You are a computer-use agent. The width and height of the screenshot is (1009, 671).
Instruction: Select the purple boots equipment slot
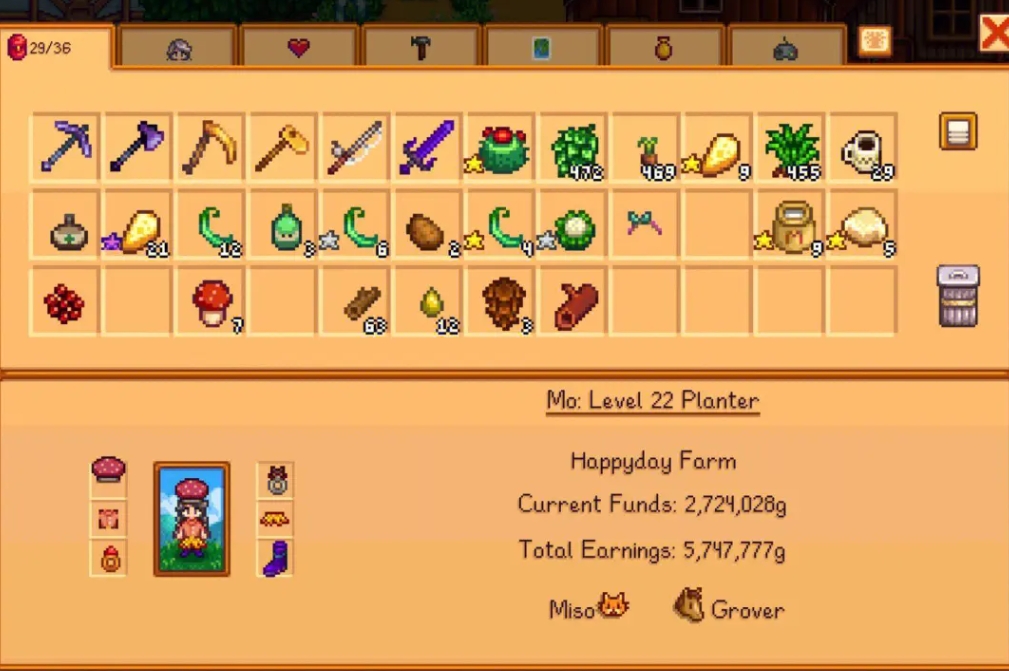tap(275, 558)
